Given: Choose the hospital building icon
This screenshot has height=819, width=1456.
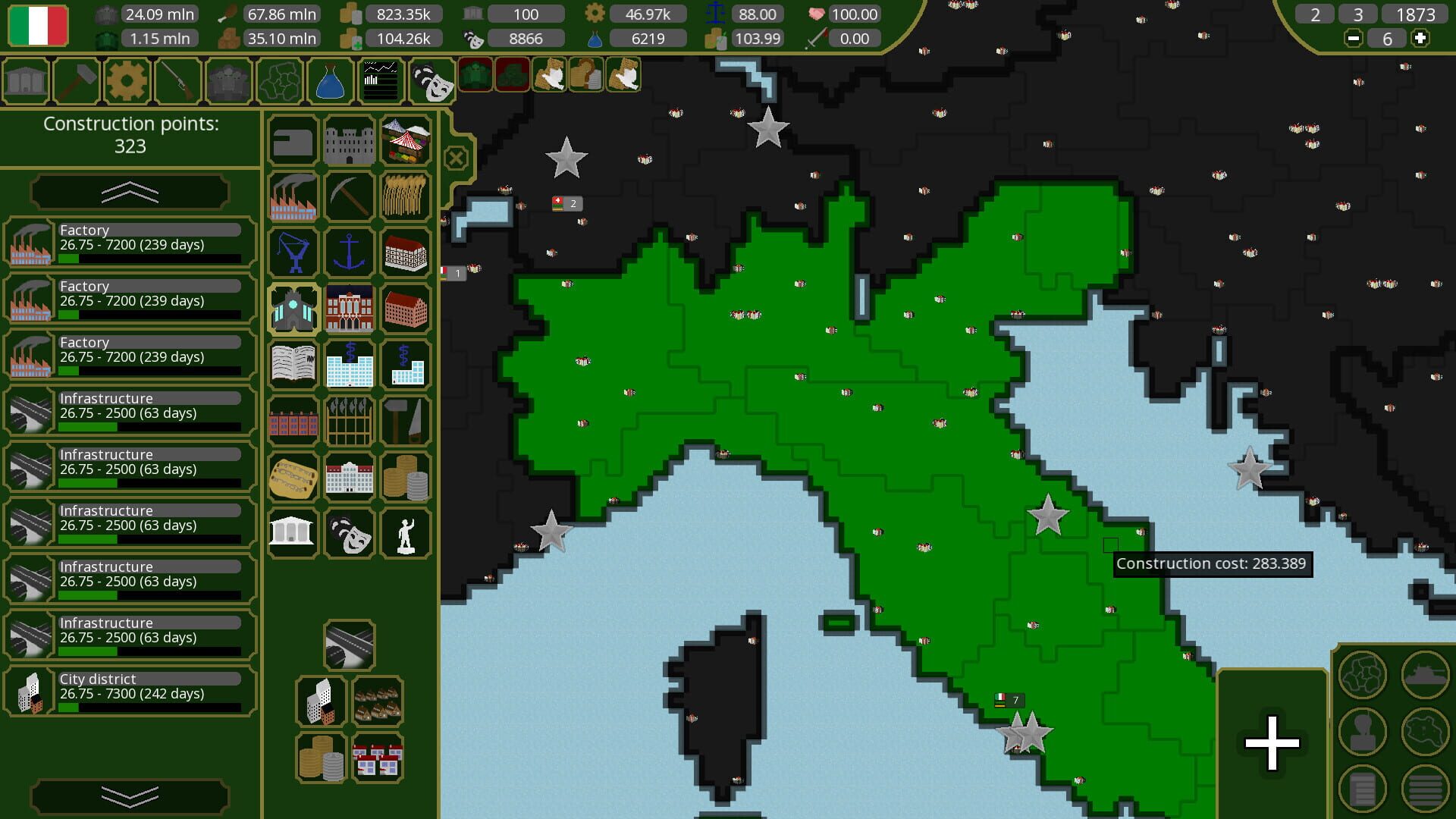Looking at the screenshot, I should tap(349, 365).
